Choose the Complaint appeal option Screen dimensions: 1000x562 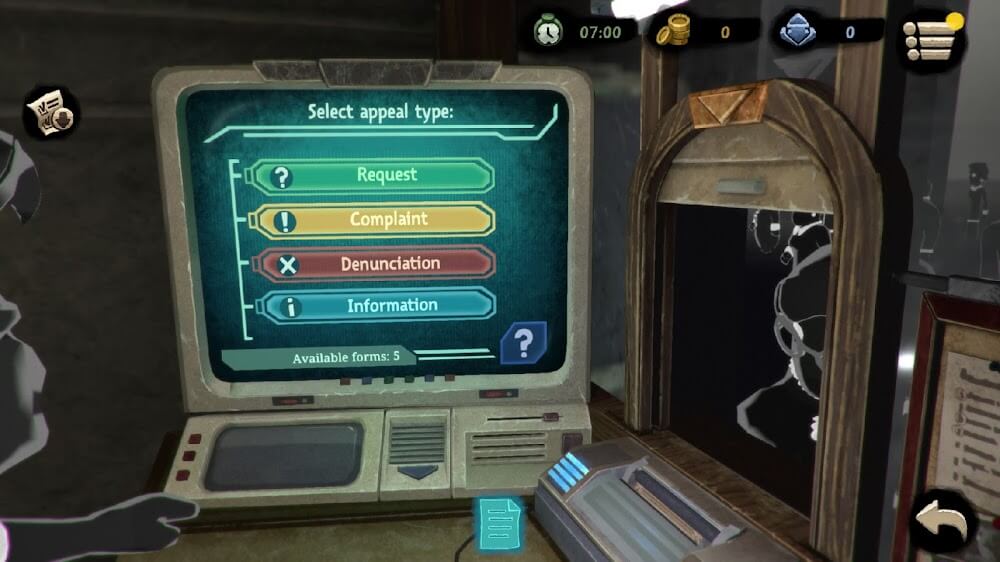(x=372, y=220)
